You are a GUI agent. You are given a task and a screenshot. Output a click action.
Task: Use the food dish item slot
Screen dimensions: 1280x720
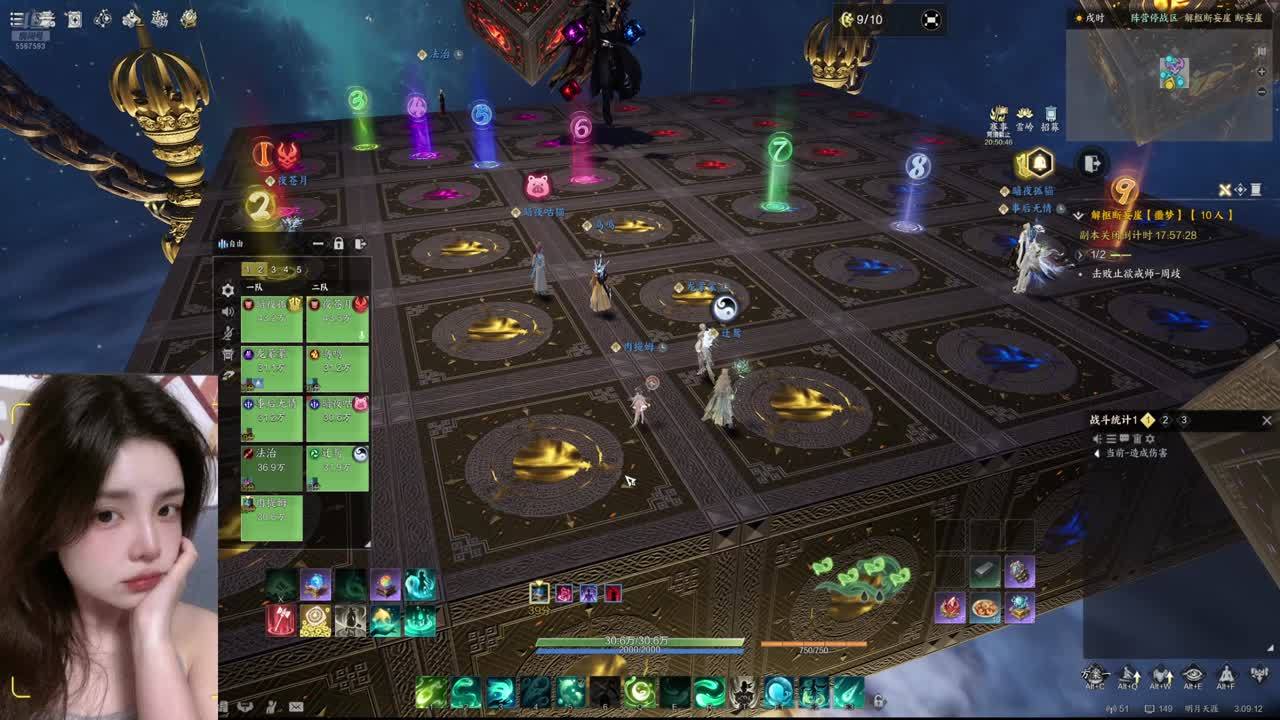pos(985,607)
